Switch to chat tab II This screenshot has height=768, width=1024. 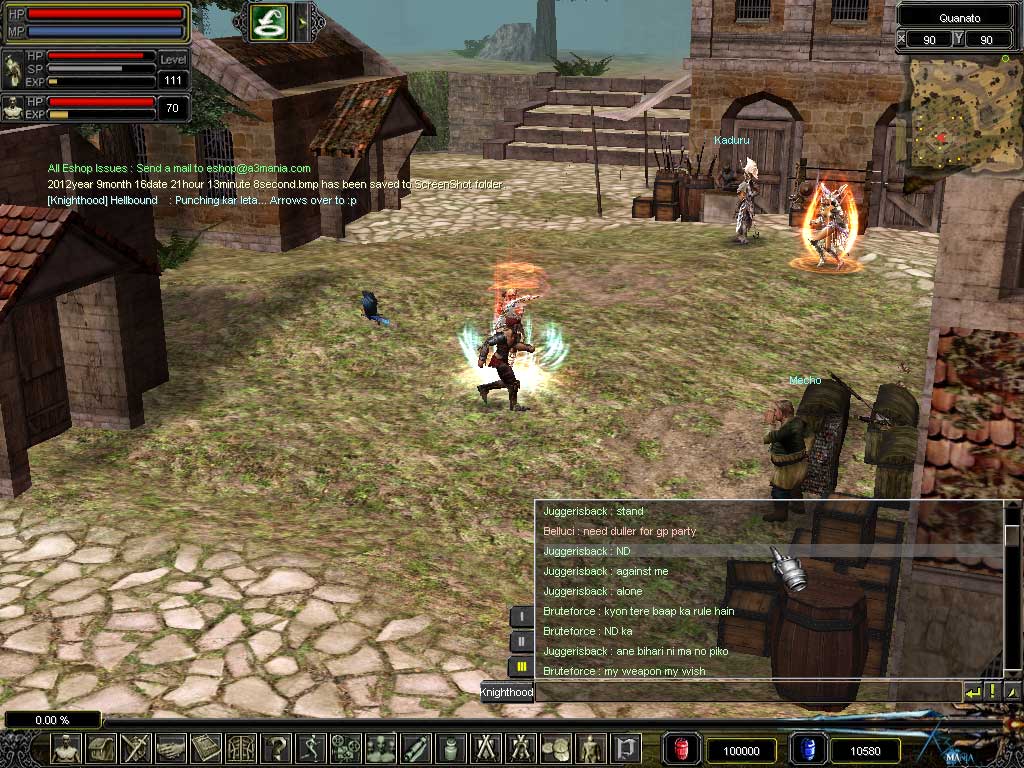[521, 641]
